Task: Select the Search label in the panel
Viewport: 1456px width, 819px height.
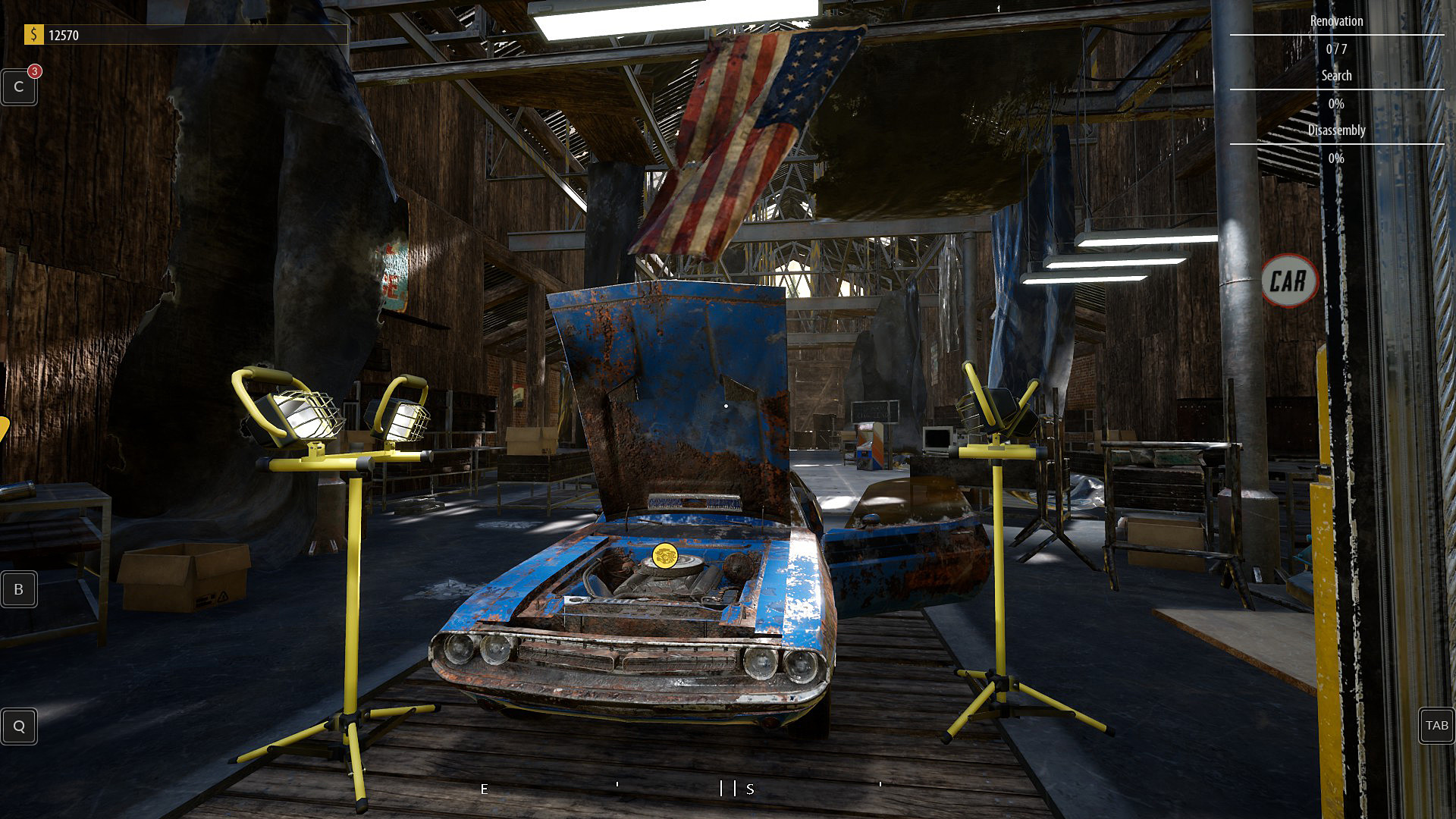Action: pos(1336,75)
